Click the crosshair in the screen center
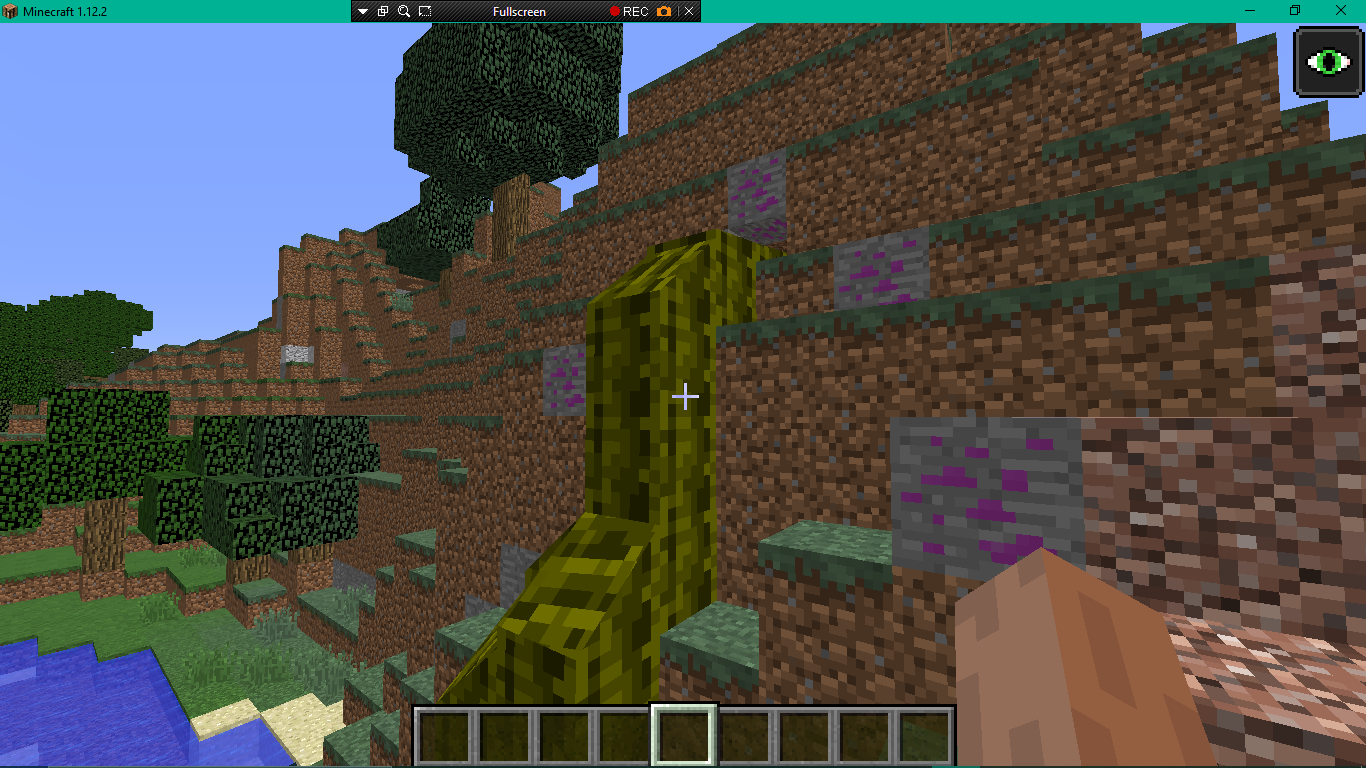 tap(686, 397)
